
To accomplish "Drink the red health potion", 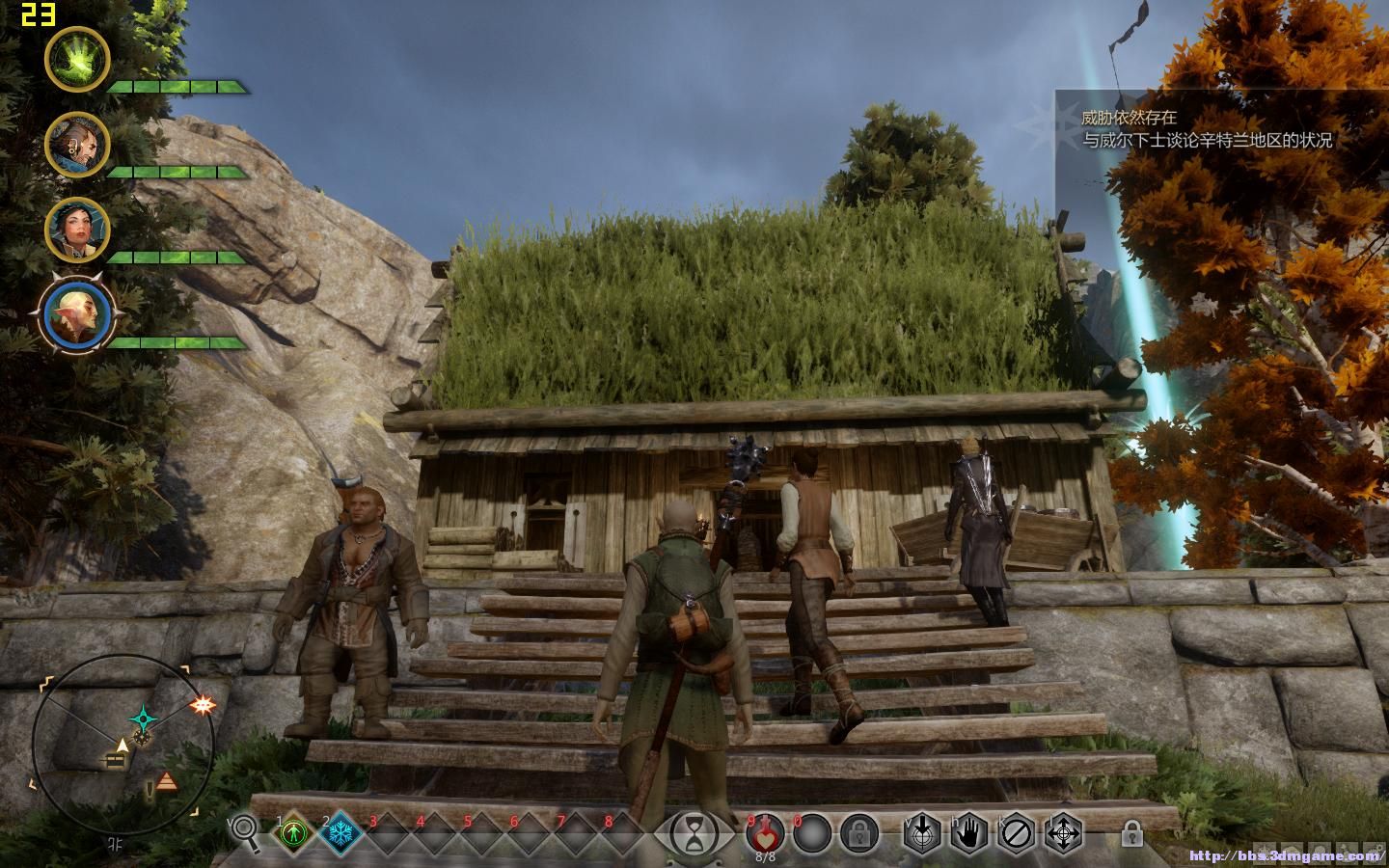I will (765, 831).
